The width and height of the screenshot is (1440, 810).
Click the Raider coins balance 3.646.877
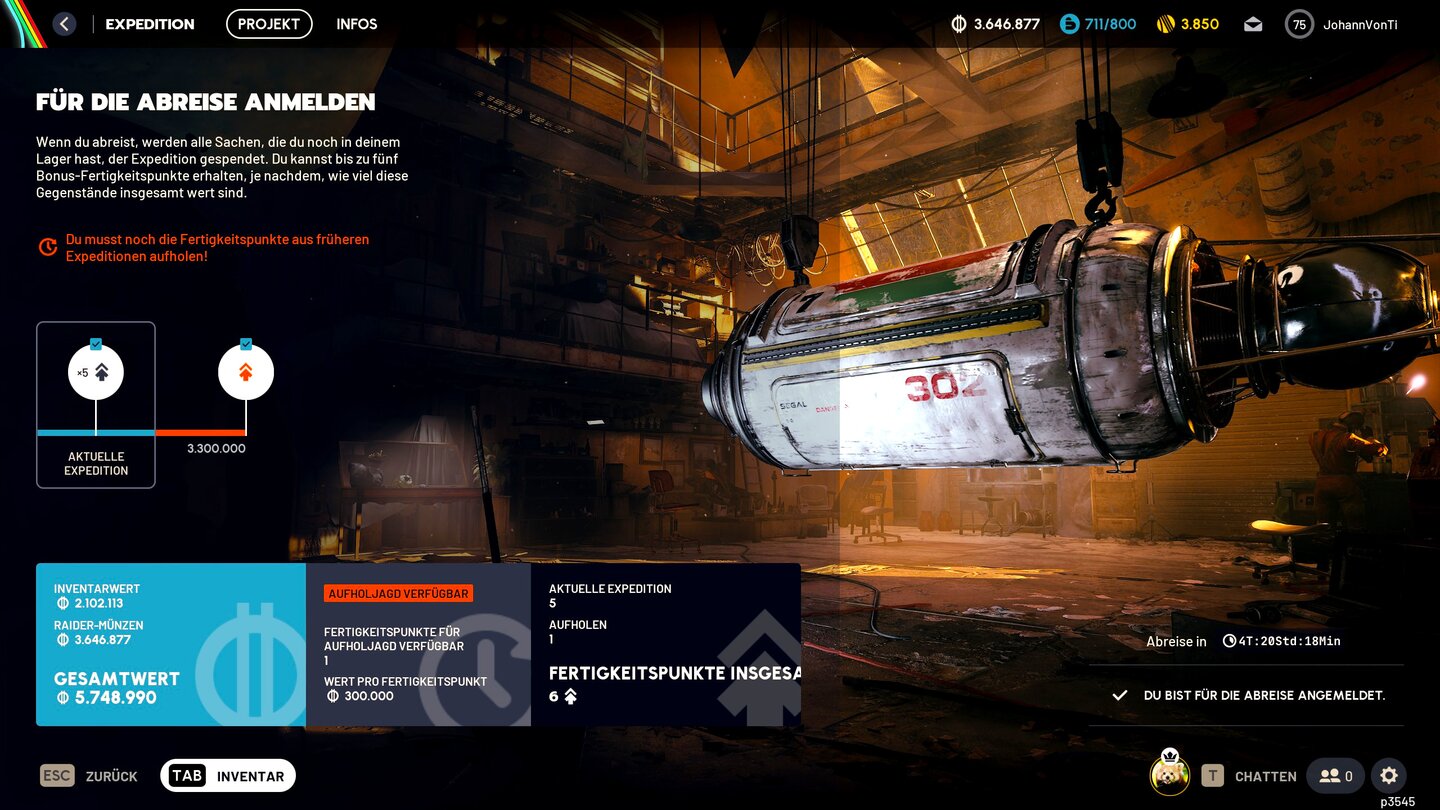click(x=995, y=24)
